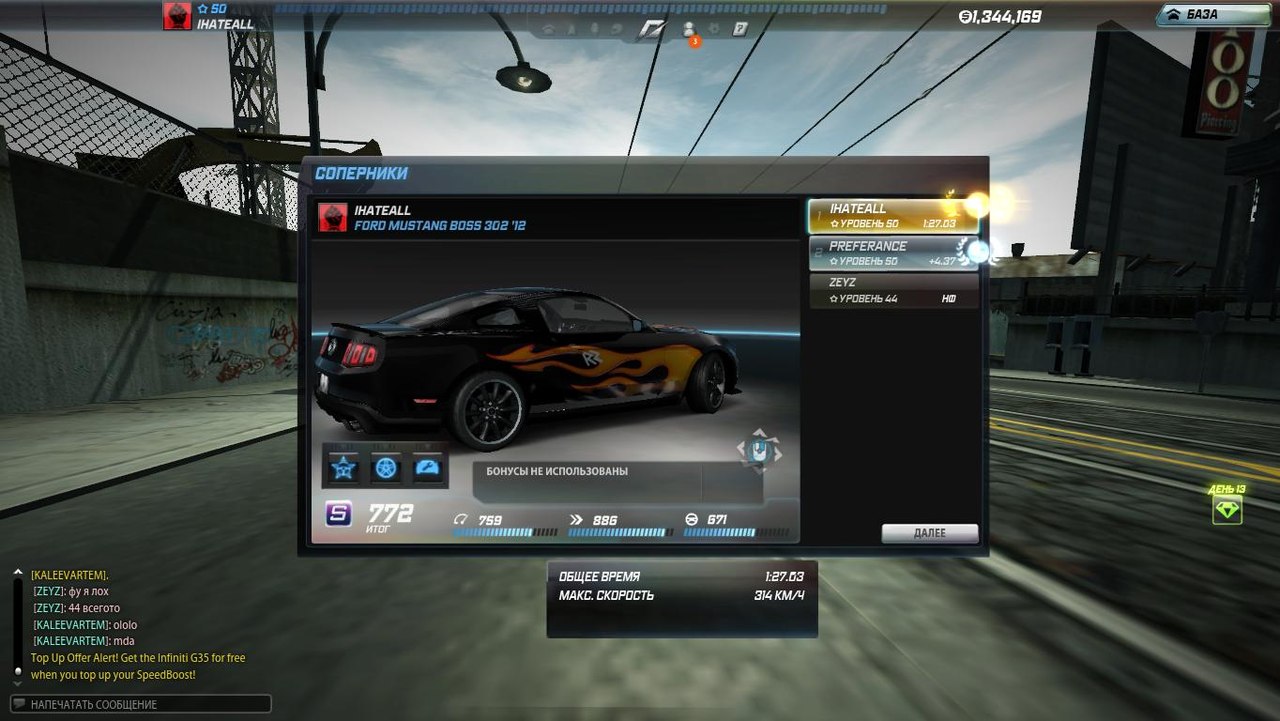This screenshot has width=1280, height=721.
Task: Click the IHATEALL driver avatar at top
Action: tap(178, 17)
